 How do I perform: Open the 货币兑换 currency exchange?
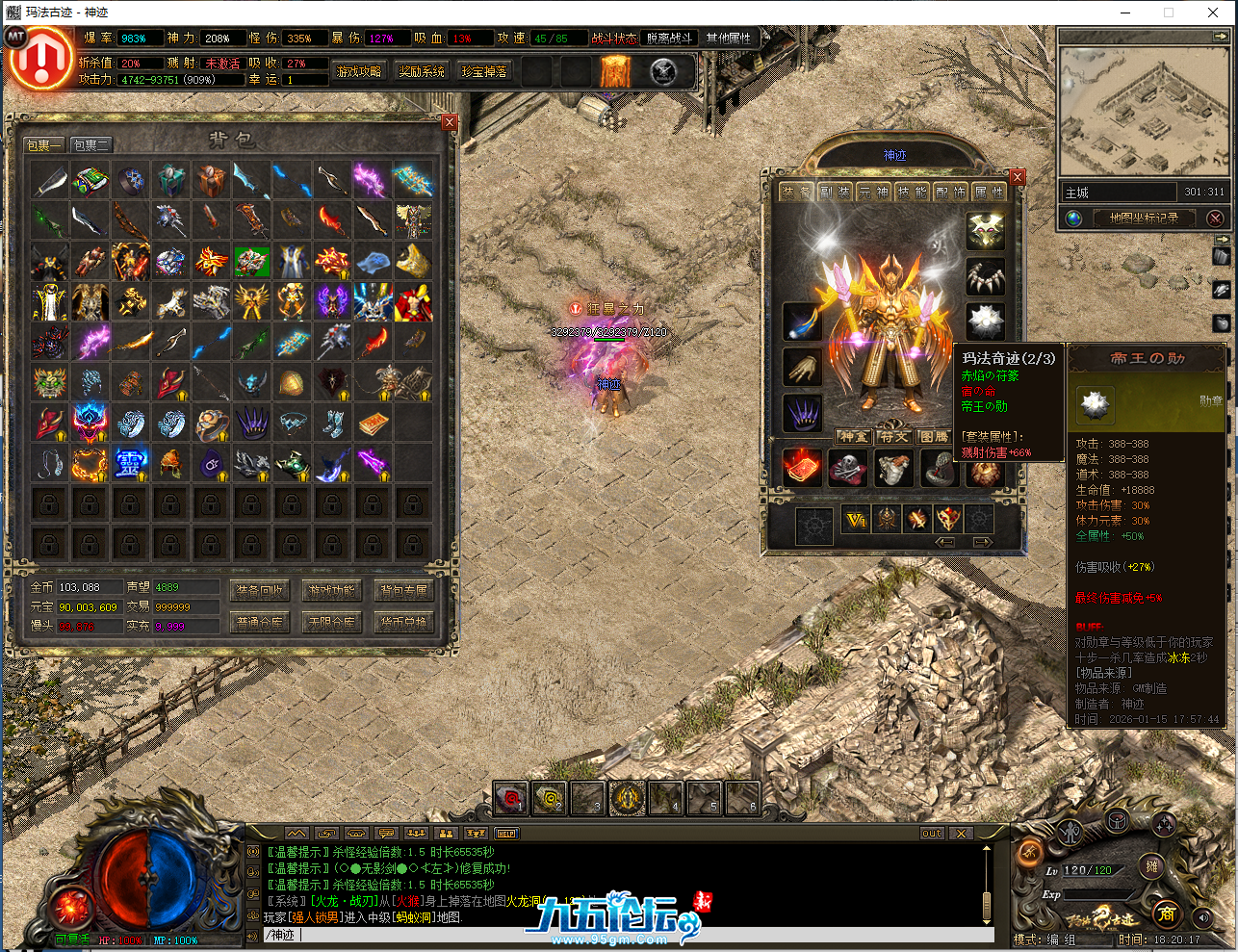point(403,623)
